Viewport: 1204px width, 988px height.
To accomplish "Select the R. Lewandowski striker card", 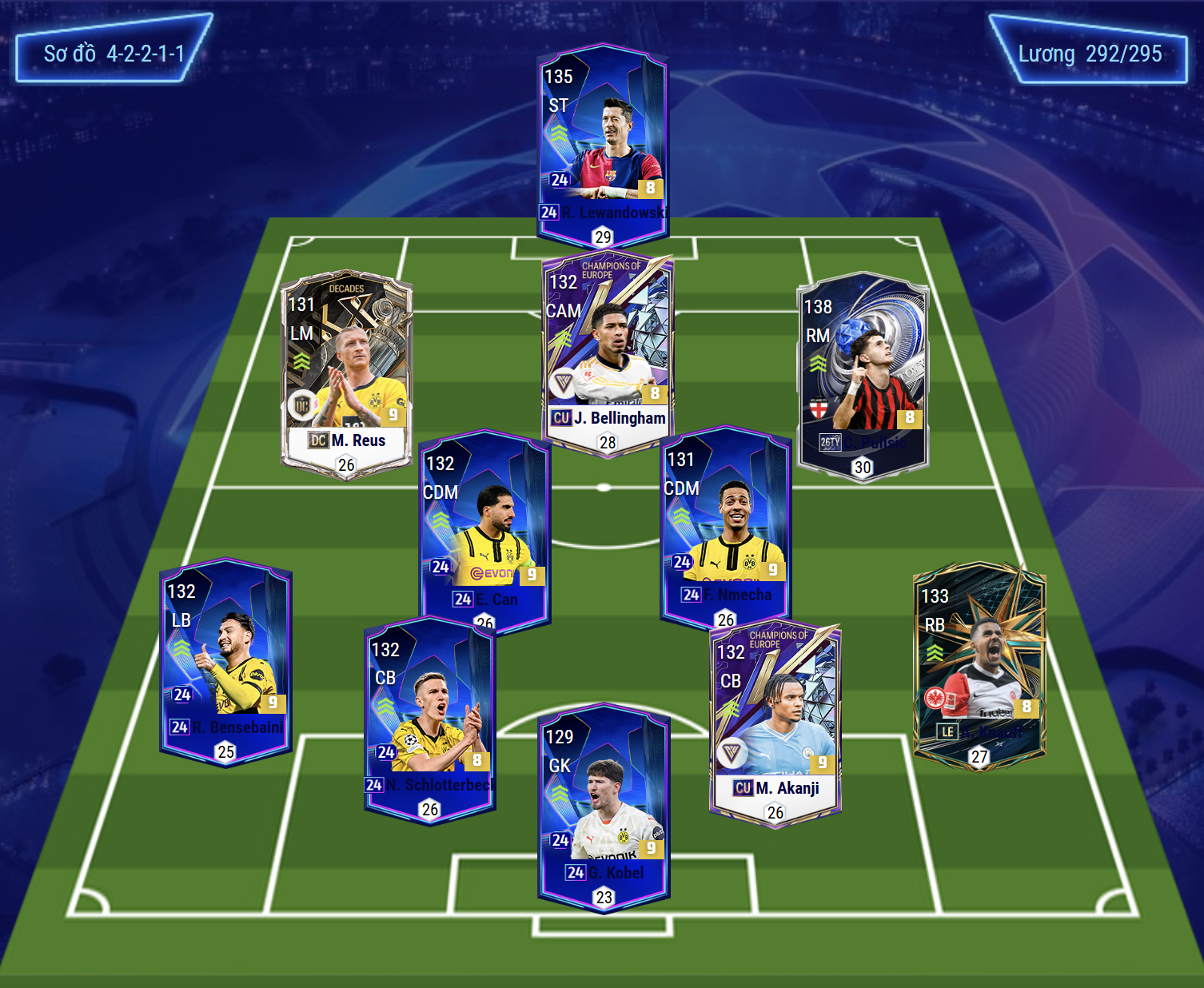I will (x=603, y=144).
